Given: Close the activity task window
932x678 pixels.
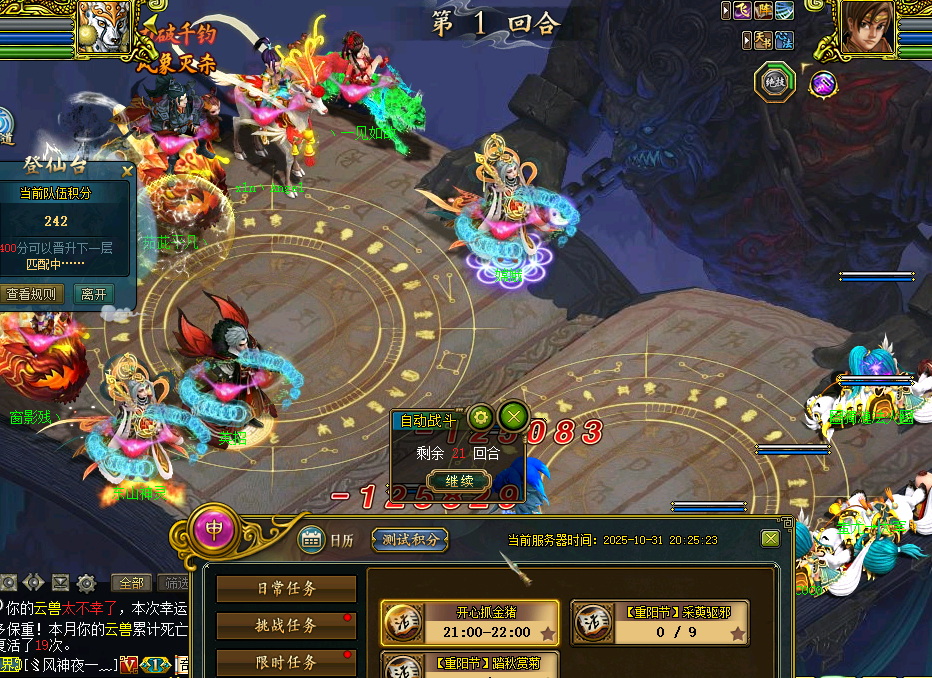Looking at the screenshot, I should coord(770,538).
